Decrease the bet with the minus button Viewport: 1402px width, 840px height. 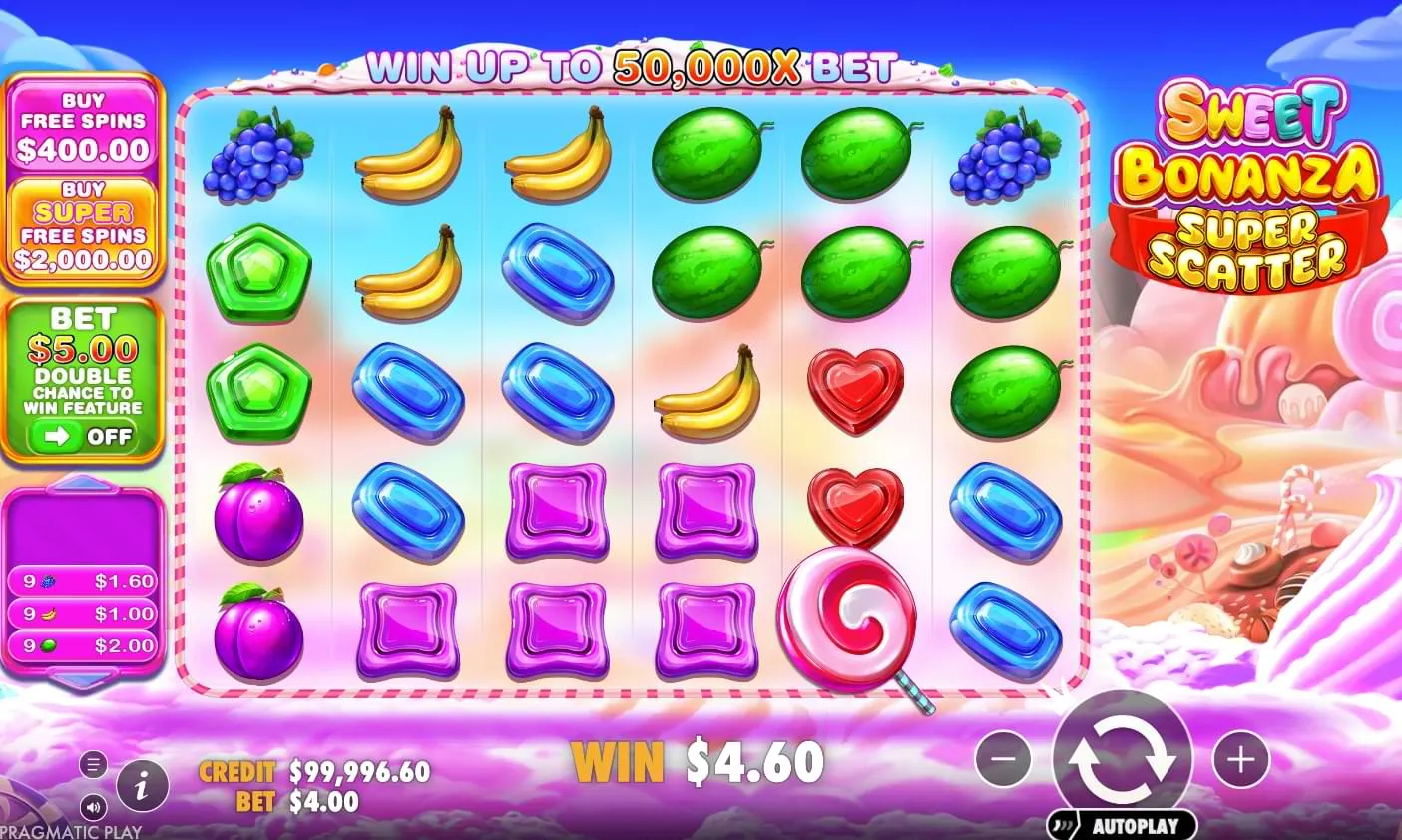coord(1002,760)
